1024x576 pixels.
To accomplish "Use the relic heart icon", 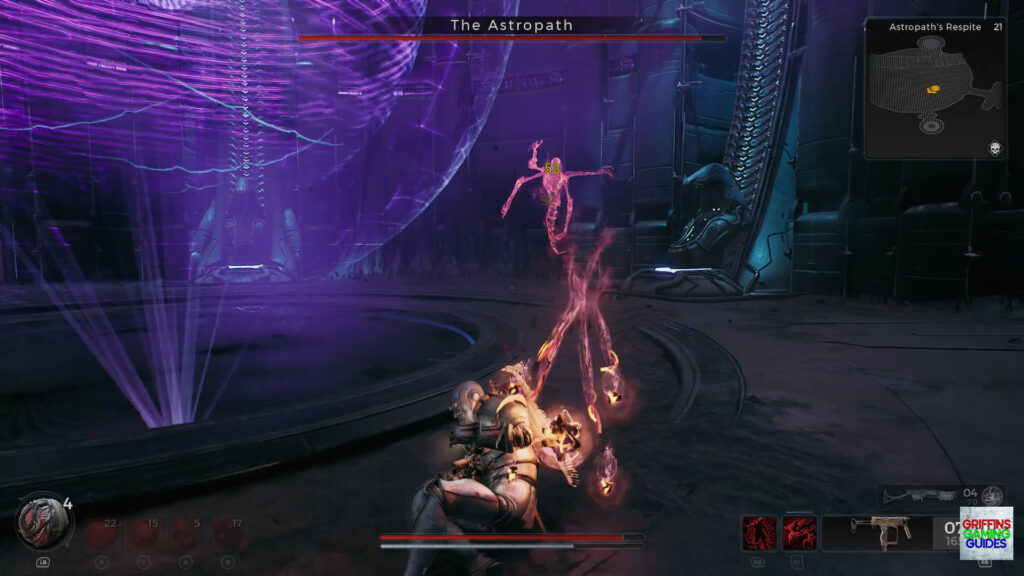I will pyautogui.click(x=42, y=522).
